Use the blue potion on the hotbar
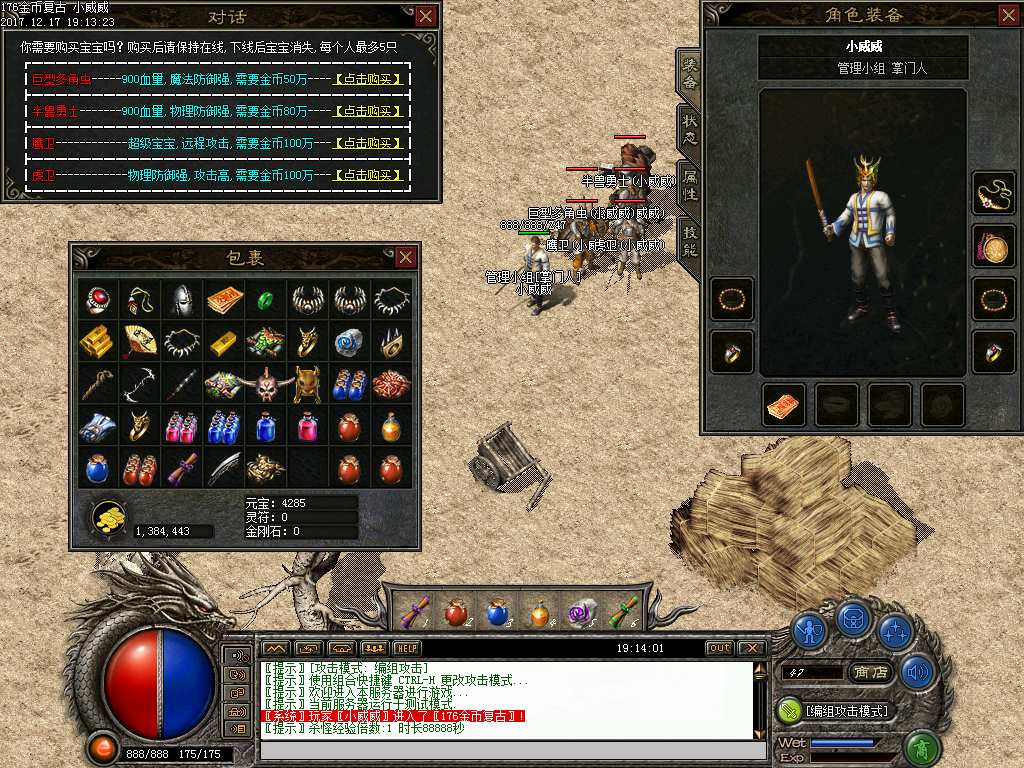The image size is (1024, 768). tap(497, 613)
